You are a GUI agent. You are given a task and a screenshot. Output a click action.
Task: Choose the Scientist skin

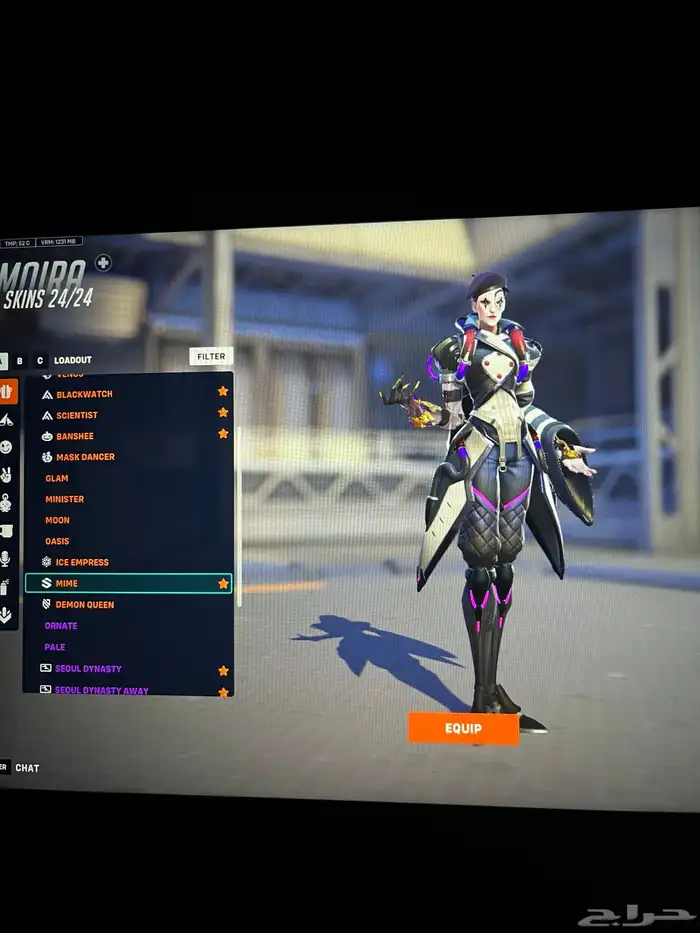click(x=77, y=415)
